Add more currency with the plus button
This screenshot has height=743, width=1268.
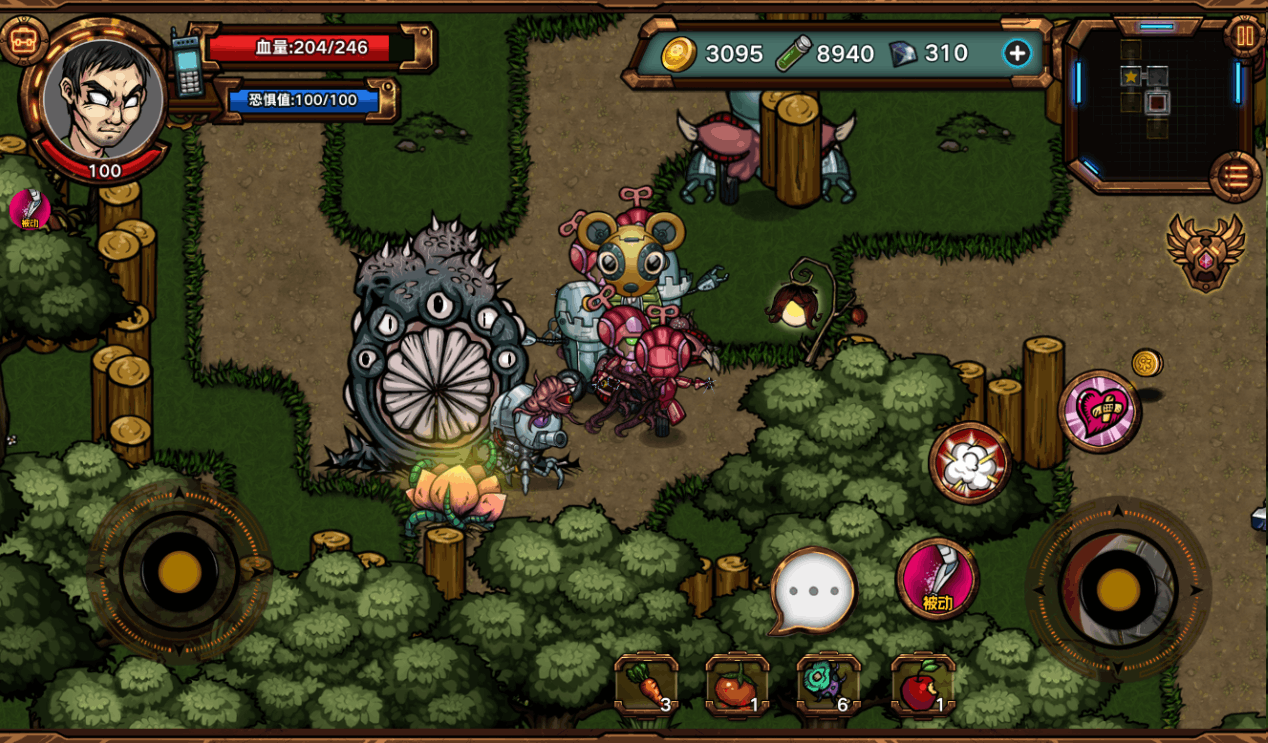(1017, 54)
